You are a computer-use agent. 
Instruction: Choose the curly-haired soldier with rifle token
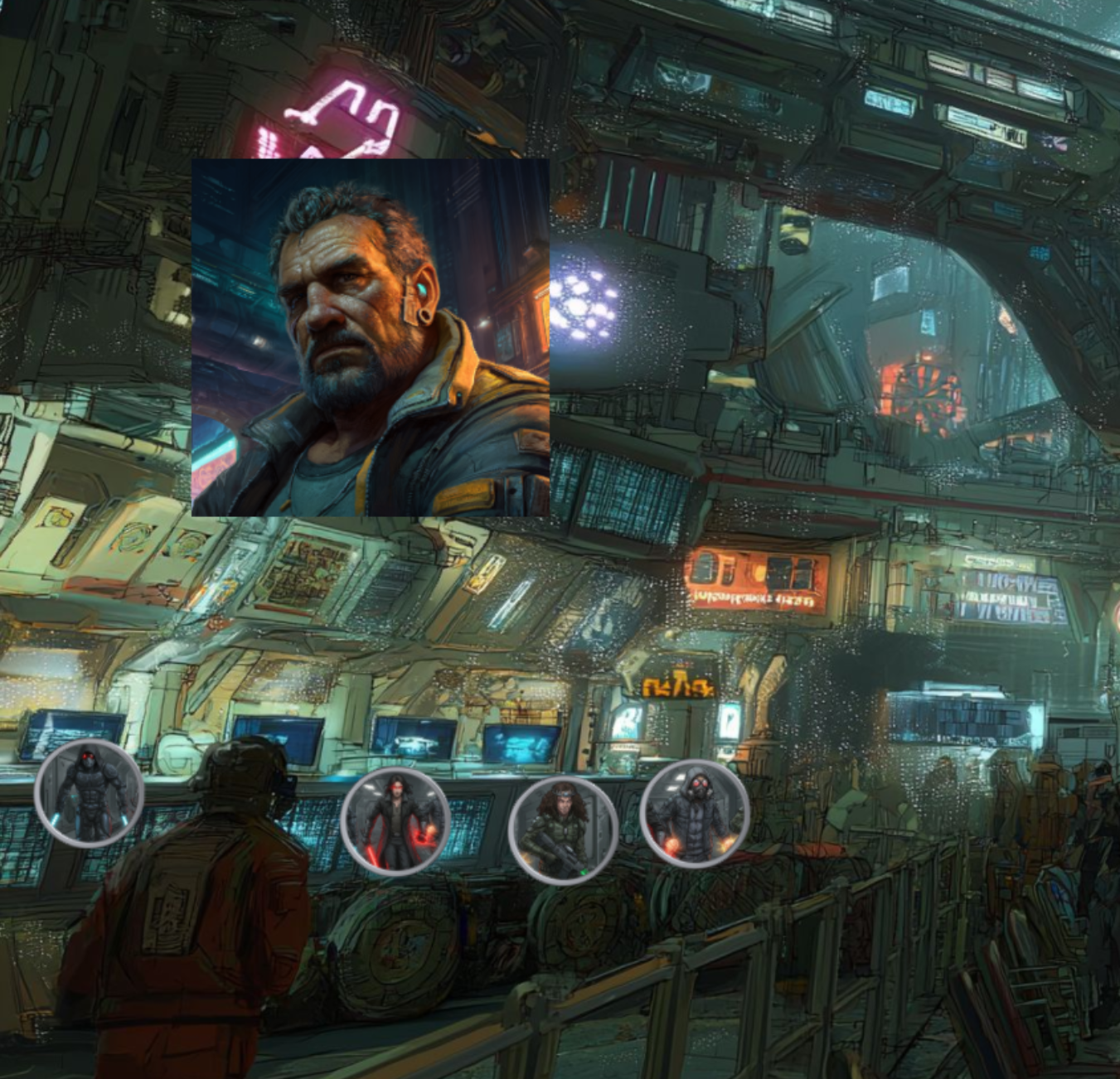click(563, 830)
